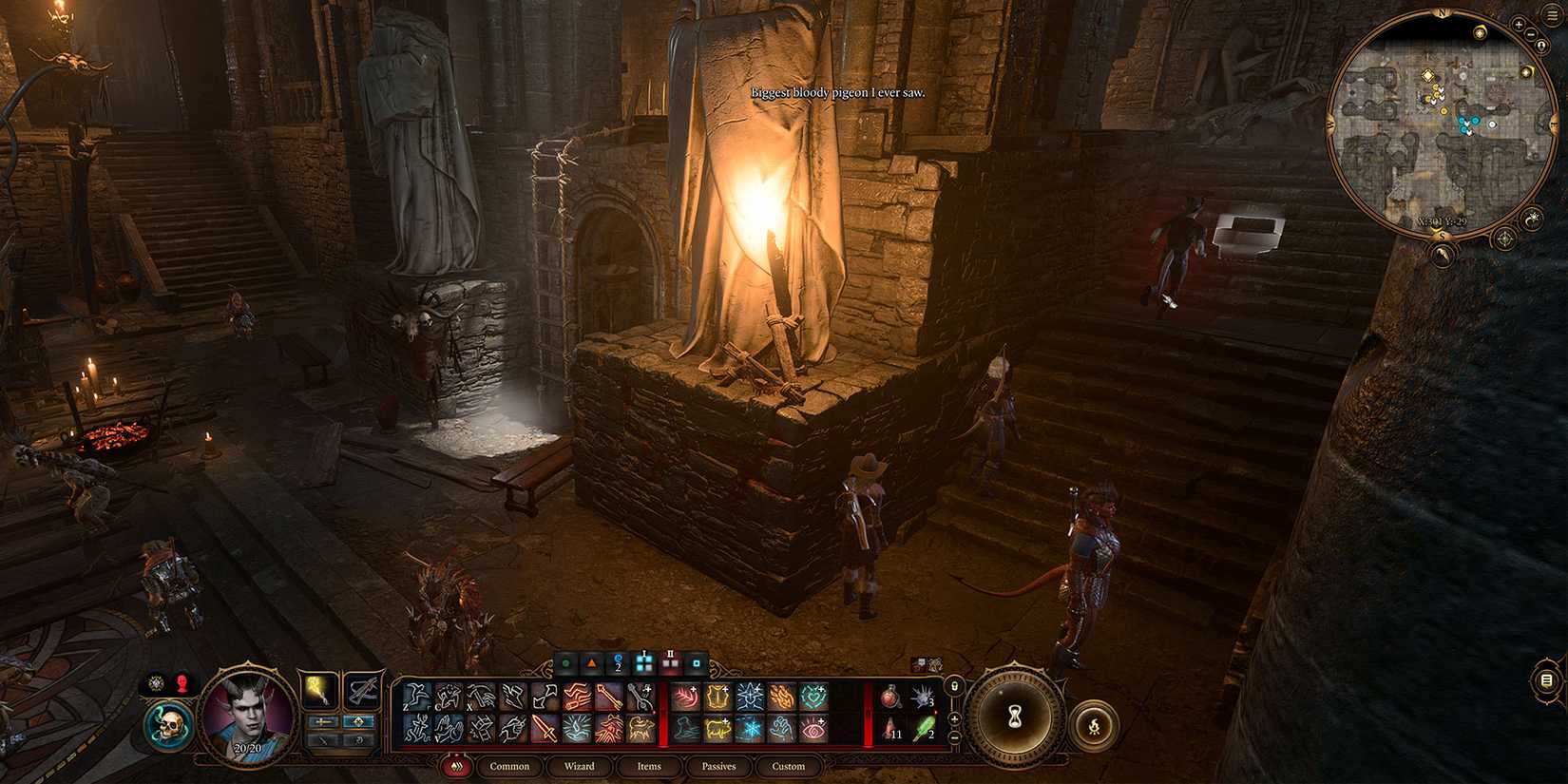The height and width of the screenshot is (784, 1568).
Task: Click the 20/20 health indicator on the portrait
Action: [x=247, y=747]
